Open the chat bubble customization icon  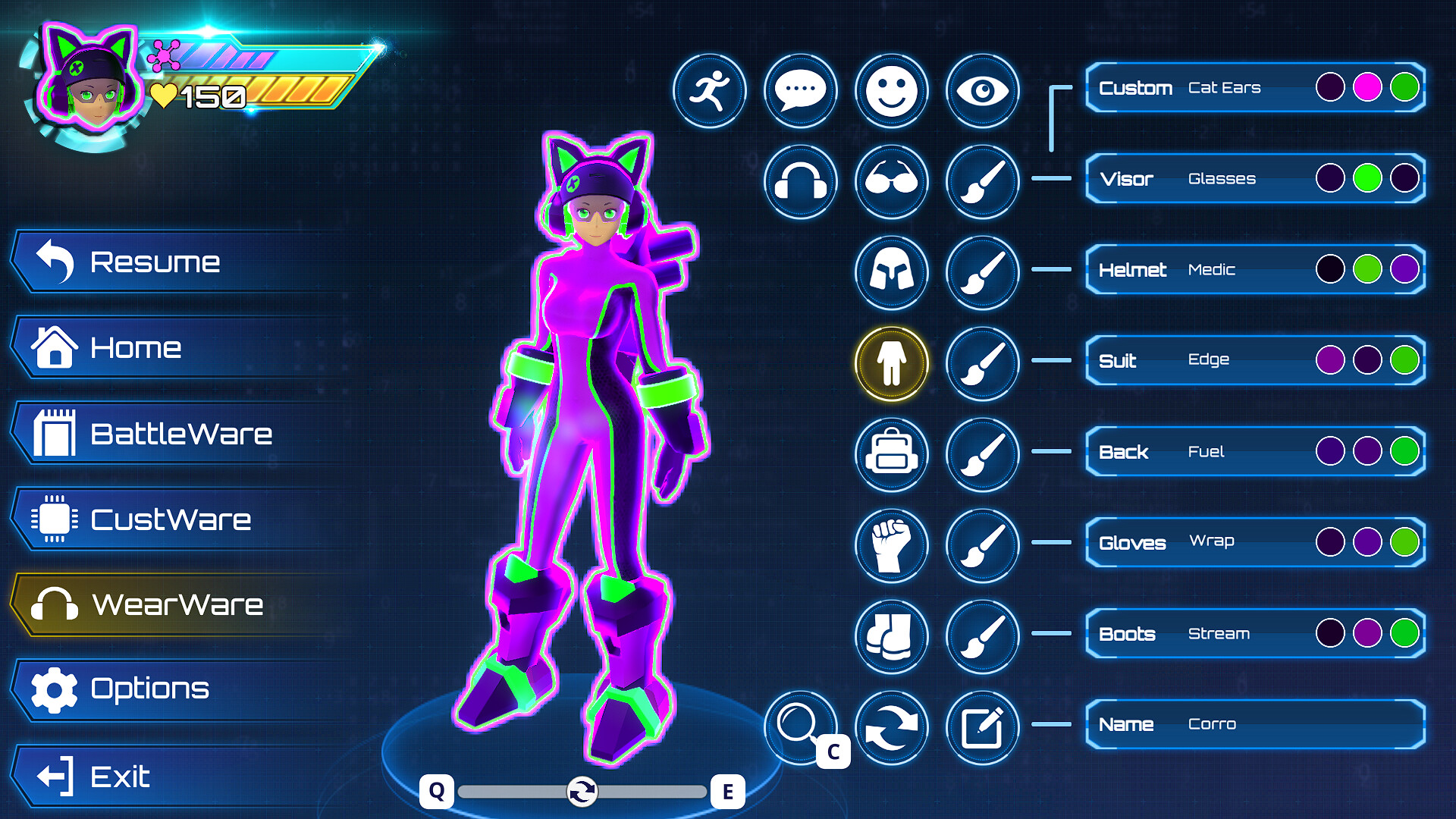(x=800, y=90)
